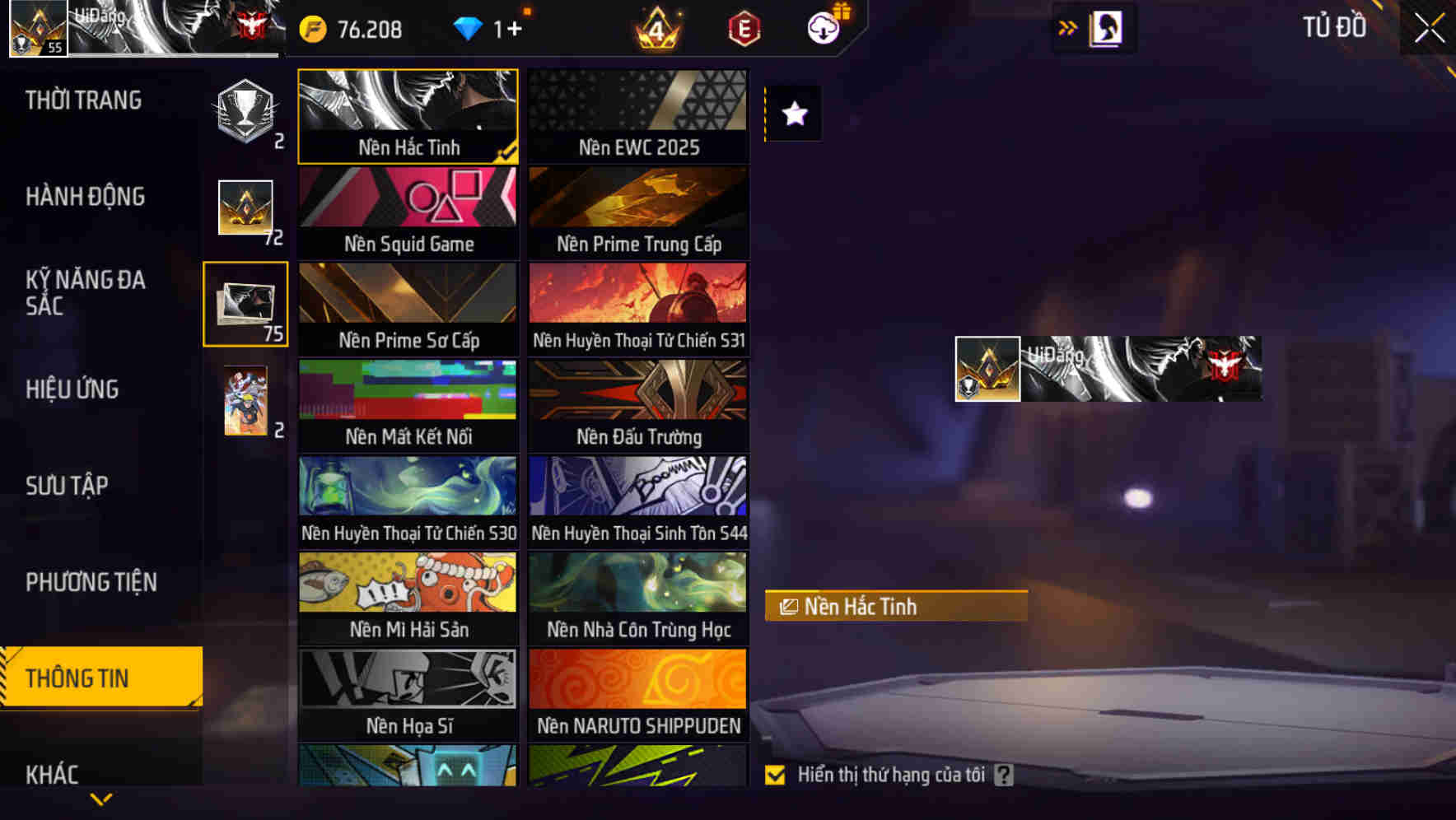The image size is (1456, 820).
Task: Open the help question mark next to rank checkbox
Action: coord(1003,775)
